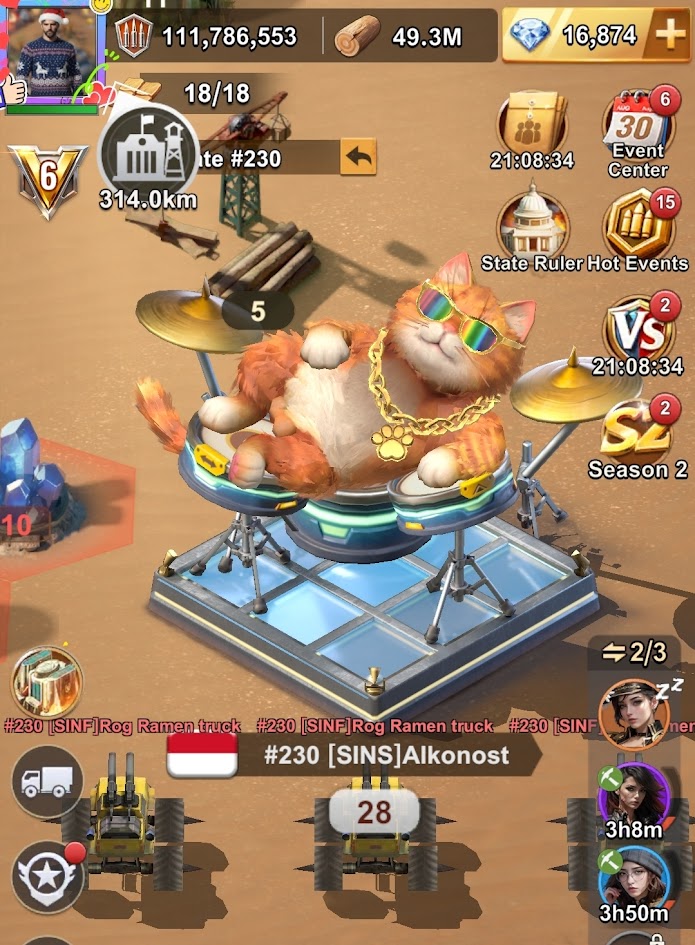Select the sleeping hero squad portrait
The image size is (695, 945).
click(x=634, y=713)
